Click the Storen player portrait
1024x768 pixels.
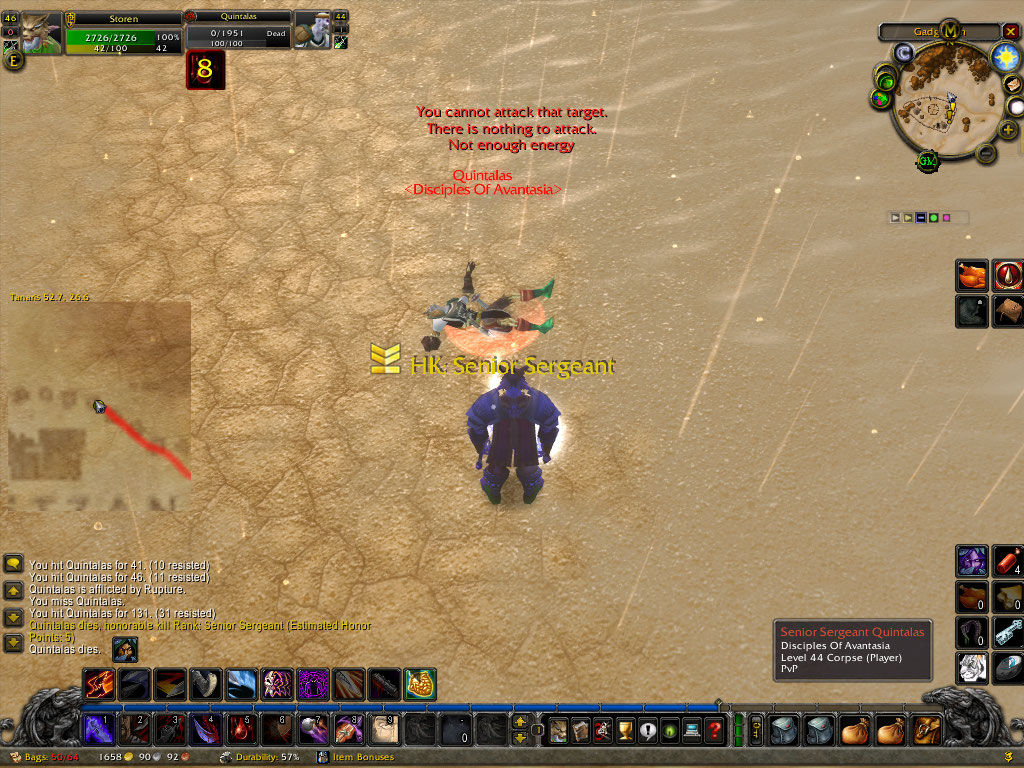42,33
